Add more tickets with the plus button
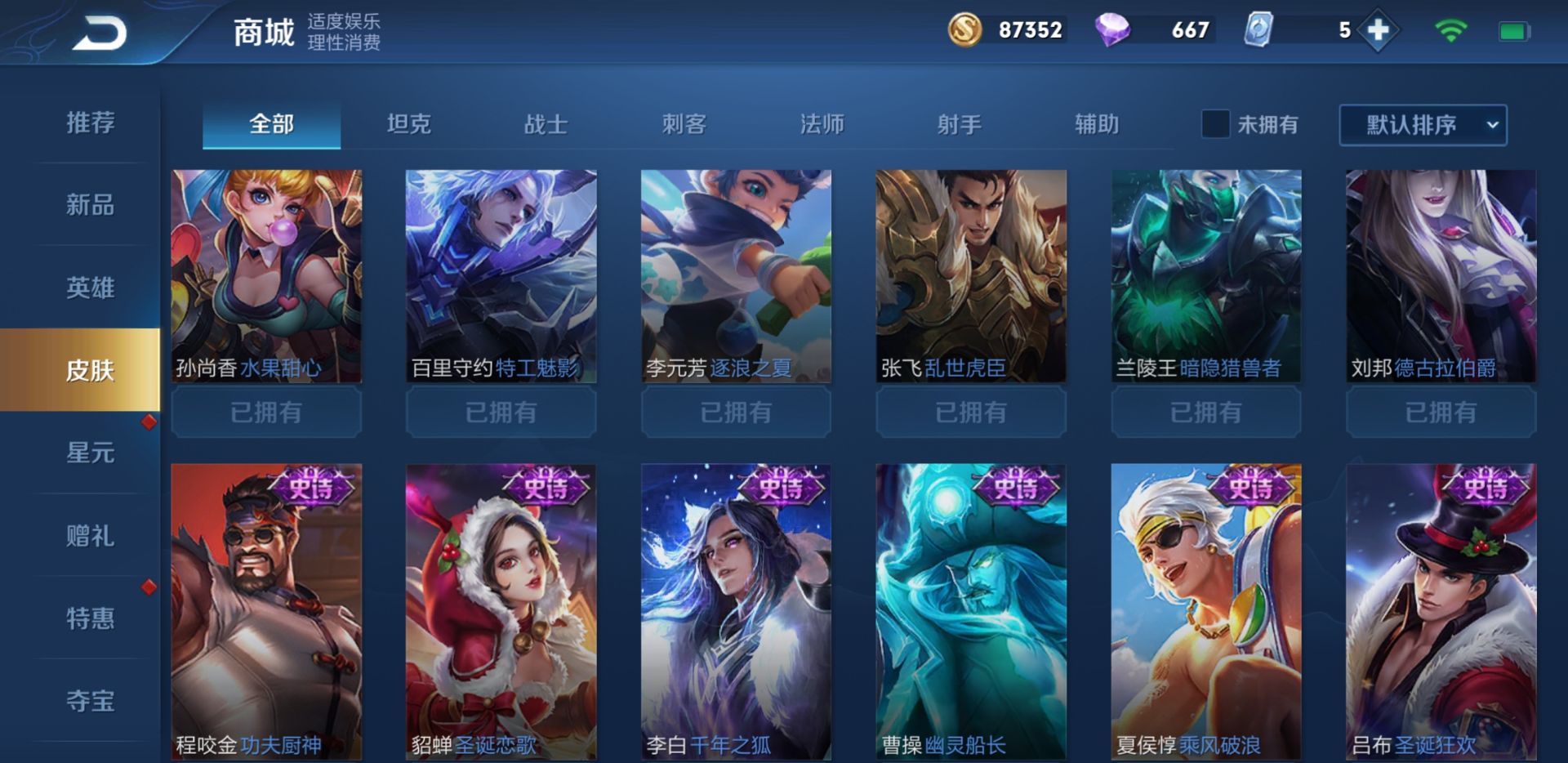 point(1378,31)
